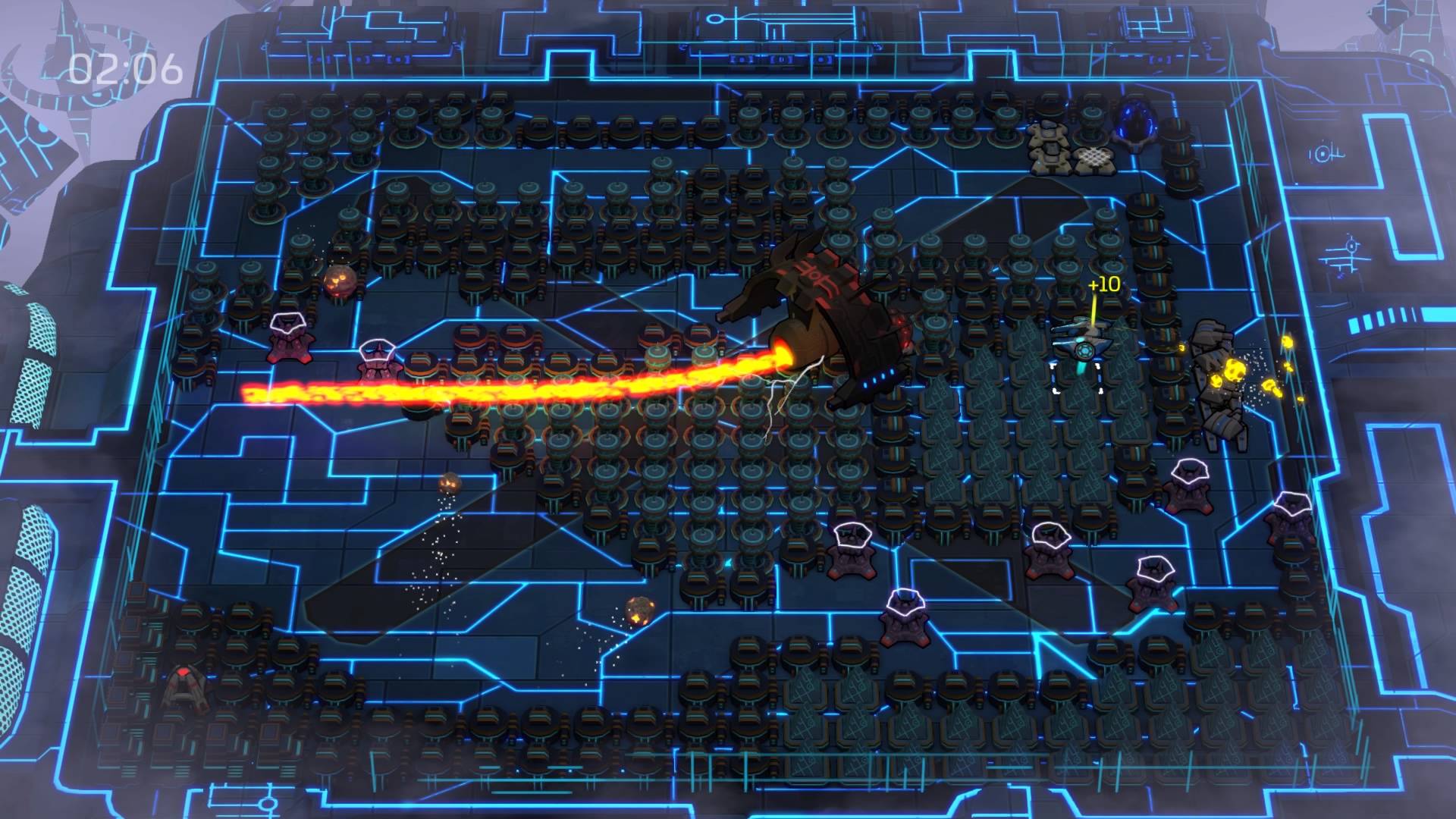Image resolution: width=1456 pixels, height=819 pixels.
Task: Click the 02:06 match timer
Action: [126, 71]
